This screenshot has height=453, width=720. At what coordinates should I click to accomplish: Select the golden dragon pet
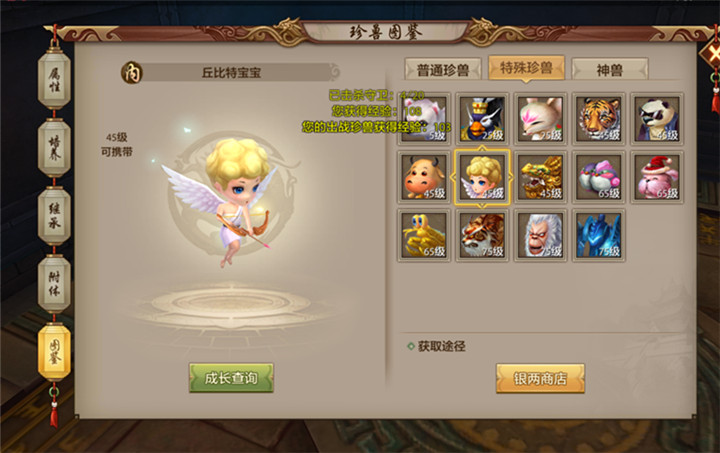pyautogui.click(x=541, y=177)
